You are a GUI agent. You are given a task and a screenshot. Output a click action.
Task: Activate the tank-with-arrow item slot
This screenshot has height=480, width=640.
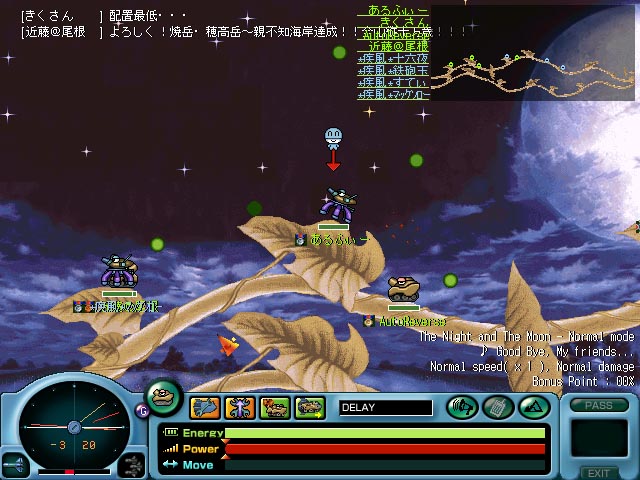[310, 407]
